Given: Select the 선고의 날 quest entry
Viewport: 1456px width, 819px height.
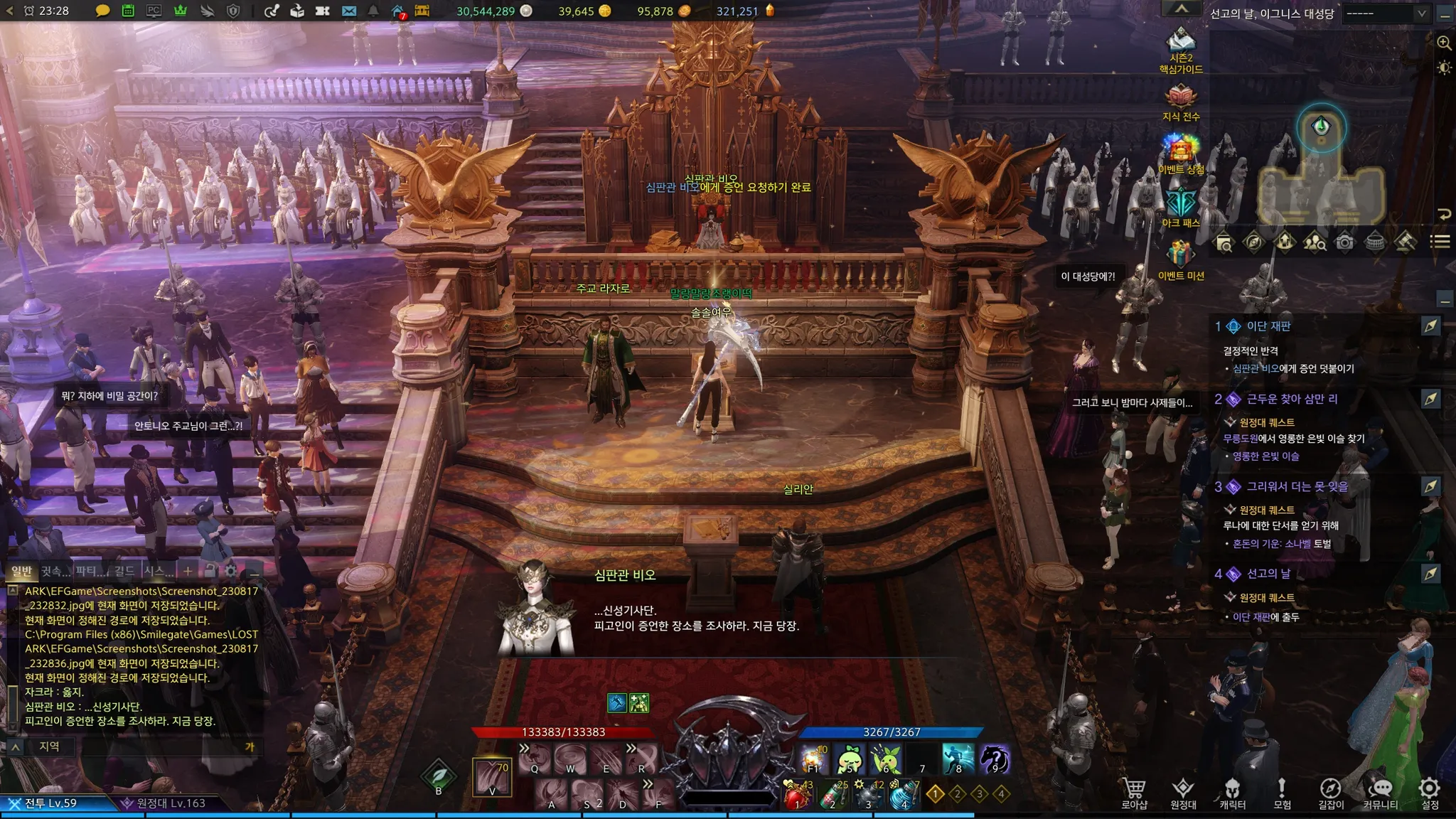Looking at the screenshot, I should pyautogui.click(x=1268, y=574).
